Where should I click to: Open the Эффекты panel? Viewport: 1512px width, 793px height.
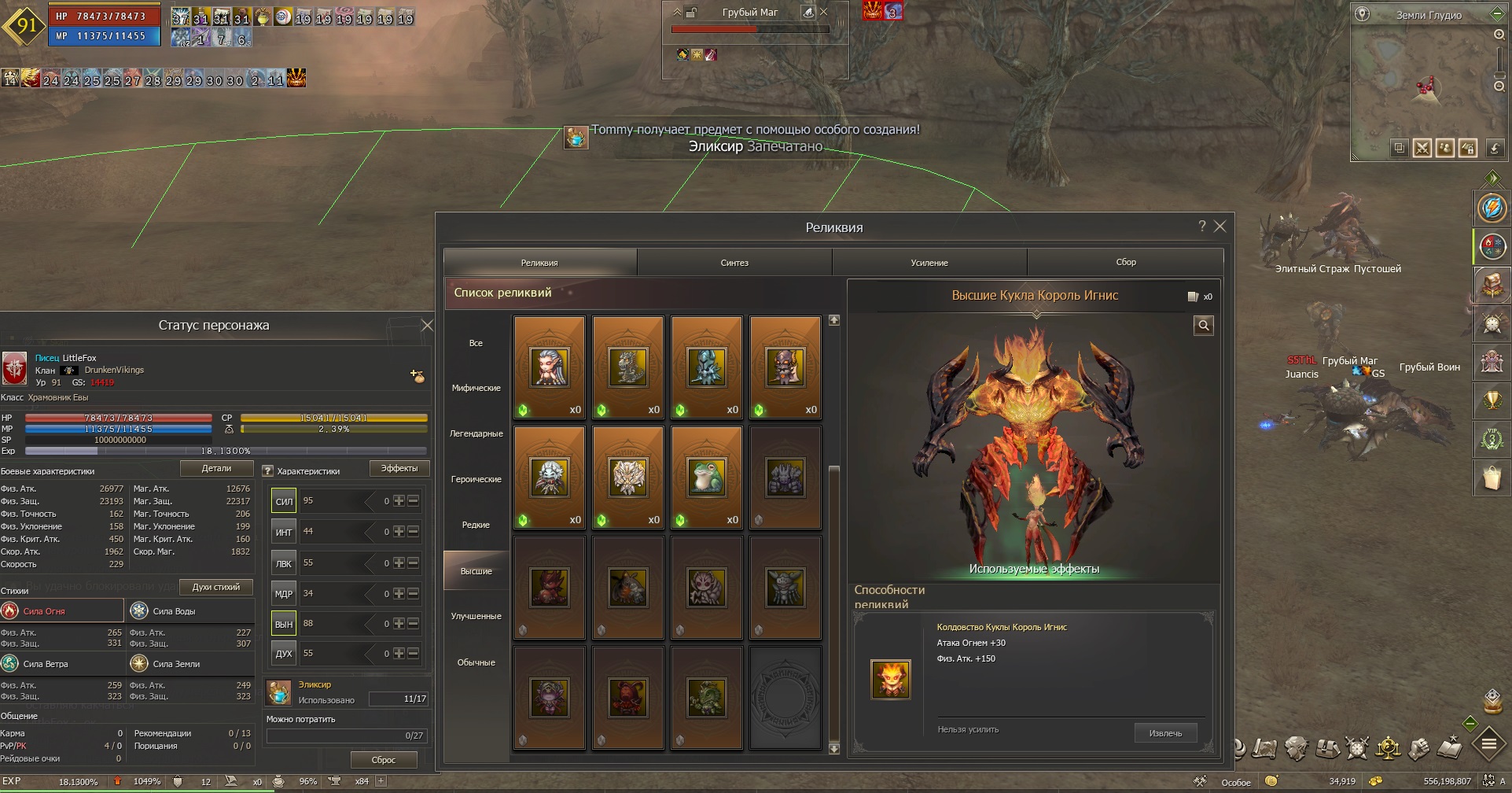pos(399,469)
